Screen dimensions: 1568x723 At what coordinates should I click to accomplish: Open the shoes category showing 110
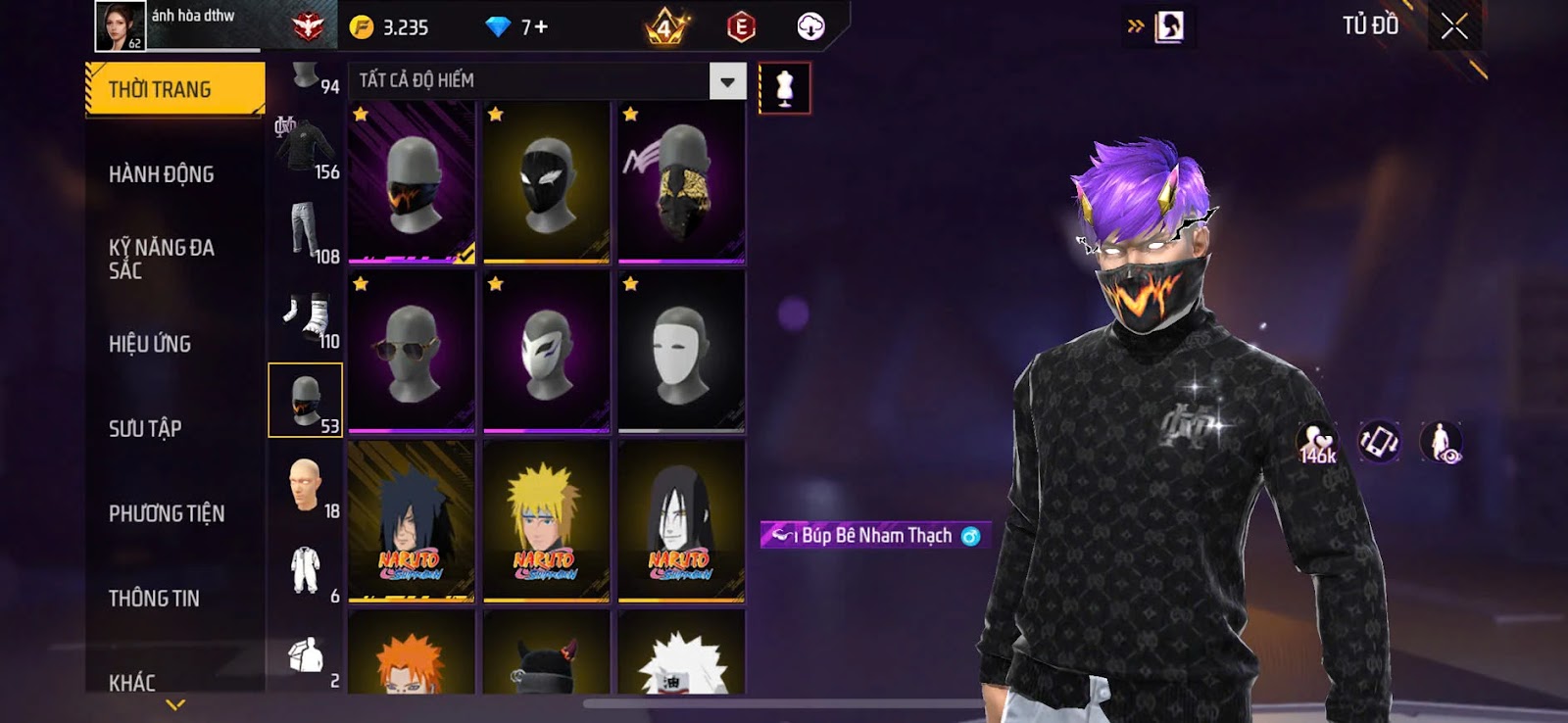pos(306,316)
